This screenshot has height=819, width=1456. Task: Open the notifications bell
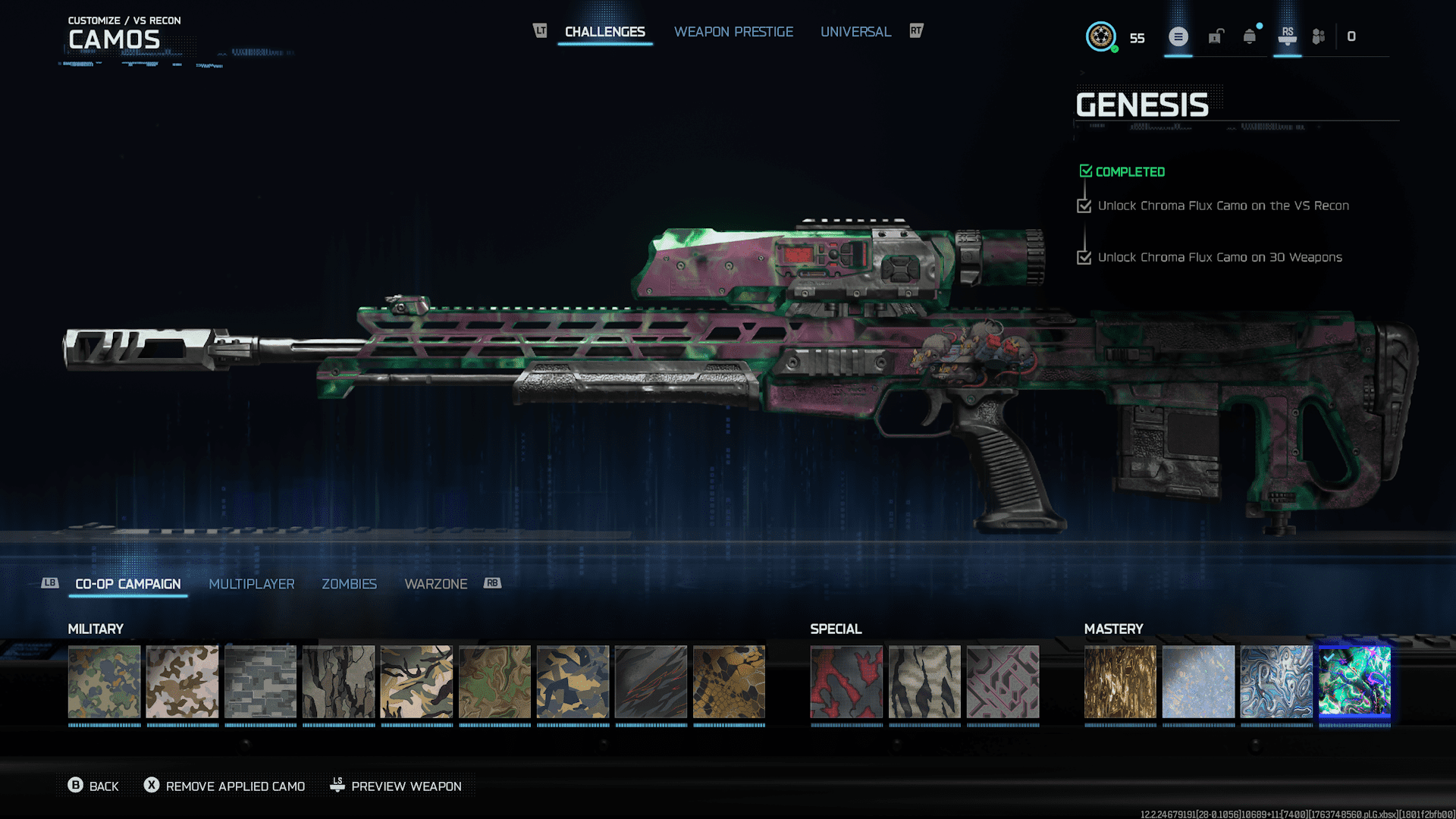click(x=1250, y=36)
